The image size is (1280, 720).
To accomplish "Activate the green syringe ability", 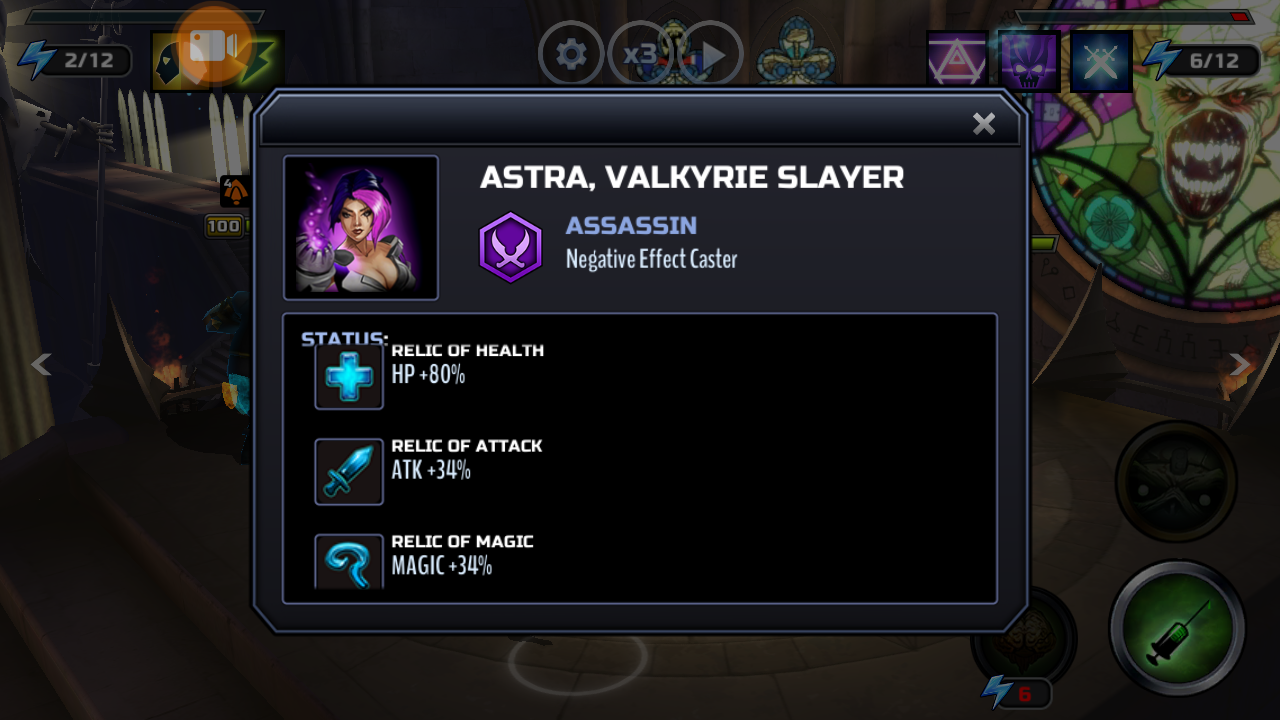I will pyautogui.click(x=1177, y=627).
